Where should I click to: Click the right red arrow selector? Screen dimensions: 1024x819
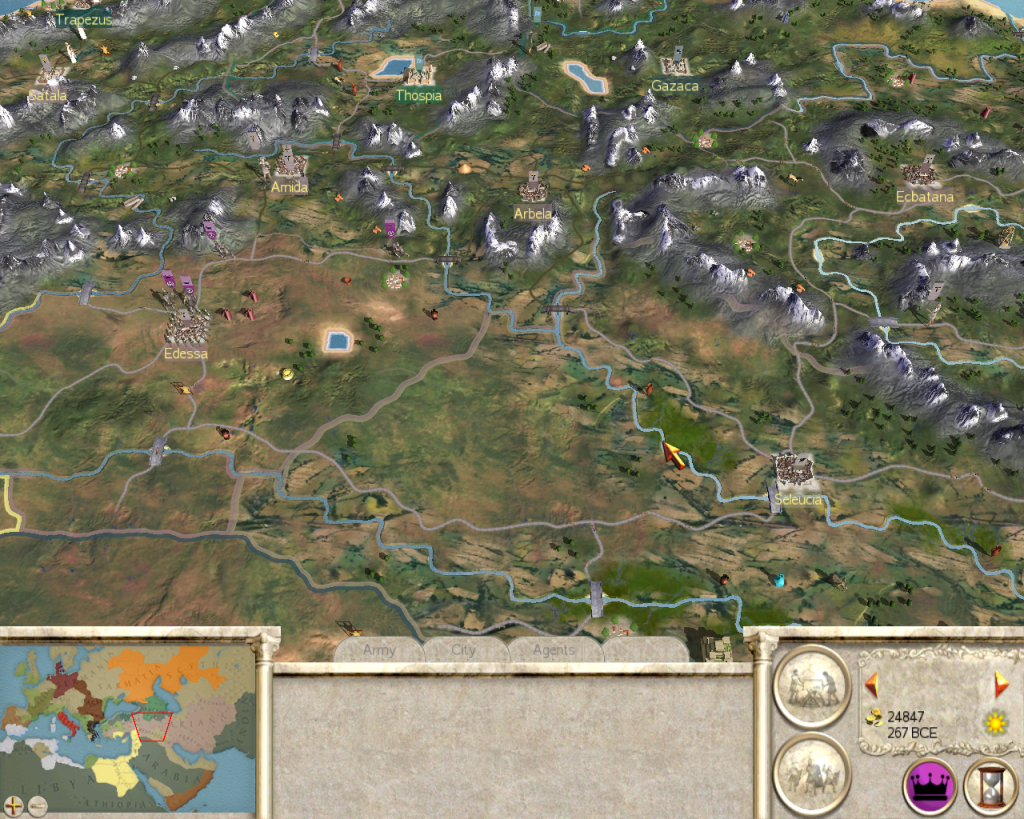pyautogui.click(x=1001, y=685)
